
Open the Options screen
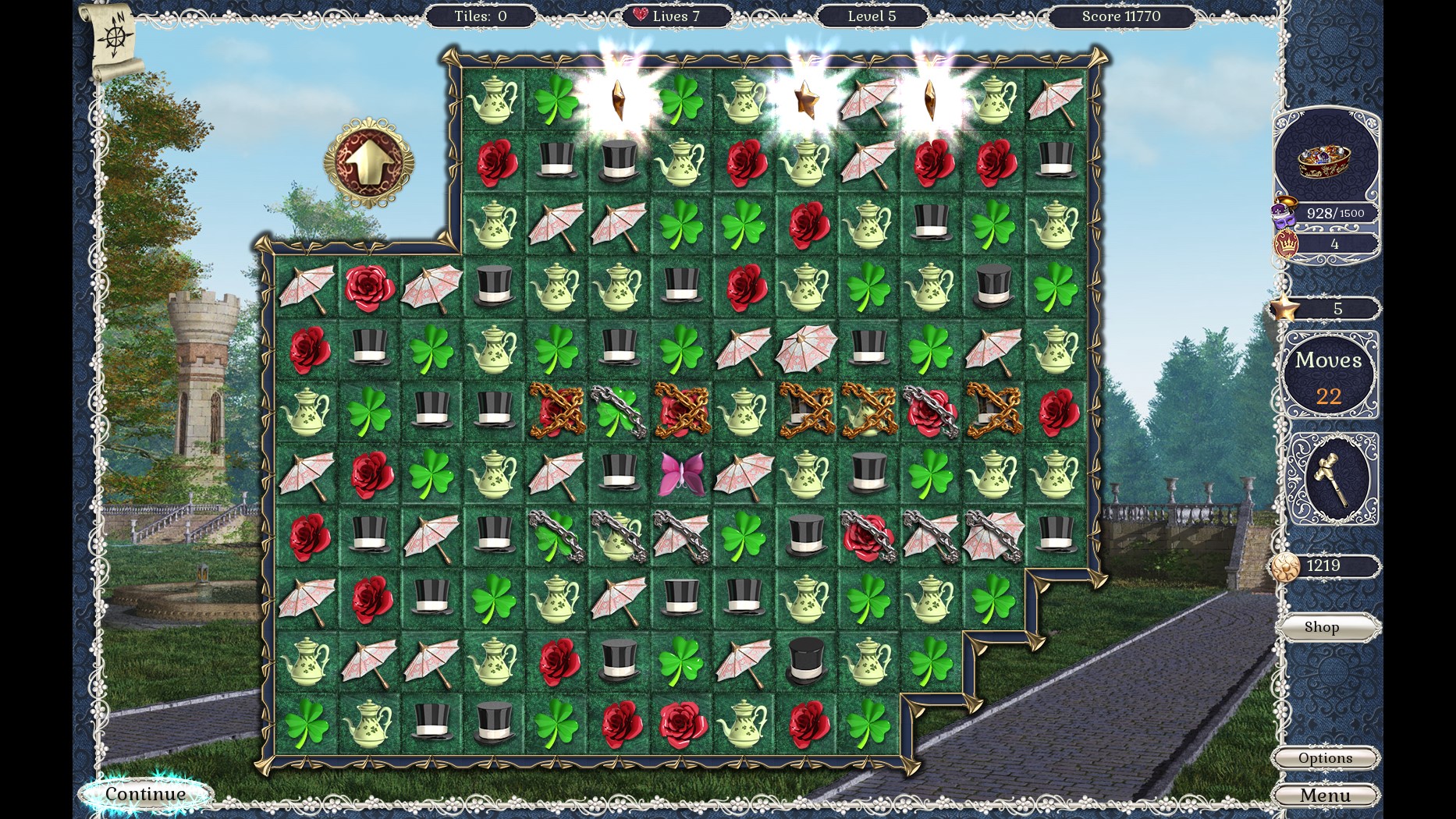(x=1326, y=757)
